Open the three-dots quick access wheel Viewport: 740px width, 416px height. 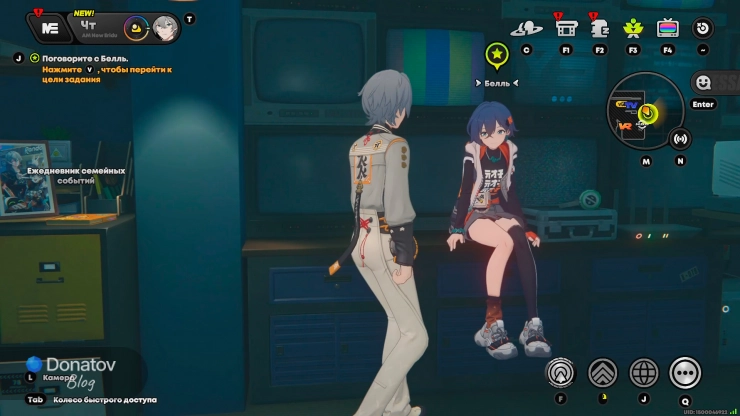click(x=685, y=373)
